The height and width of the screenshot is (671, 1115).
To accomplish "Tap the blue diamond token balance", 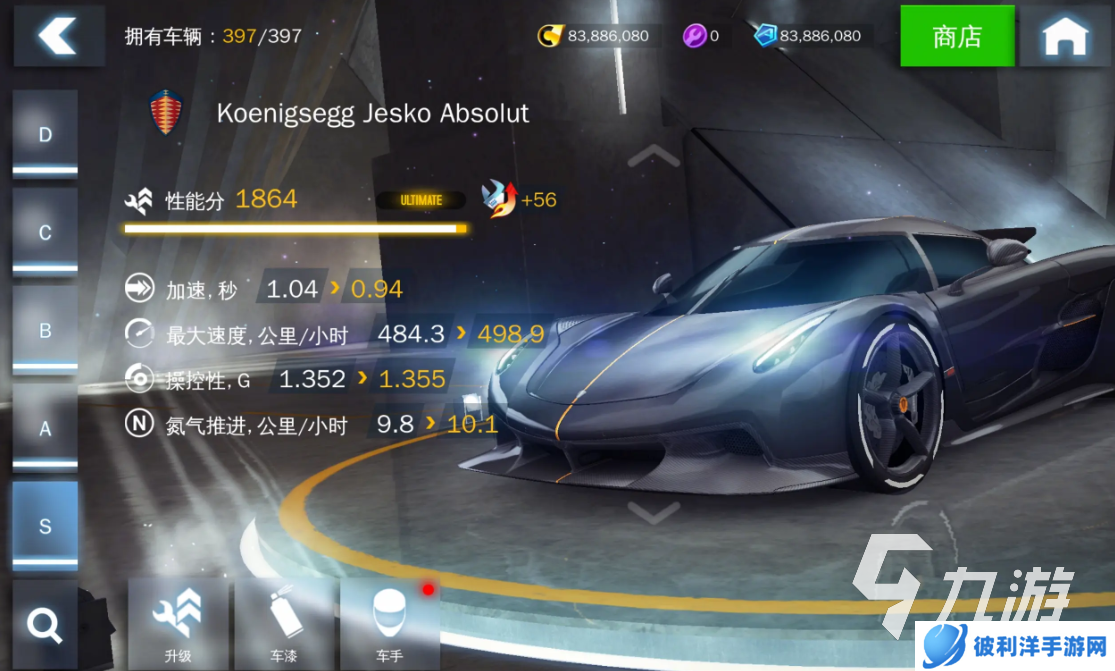I will pos(808,36).
